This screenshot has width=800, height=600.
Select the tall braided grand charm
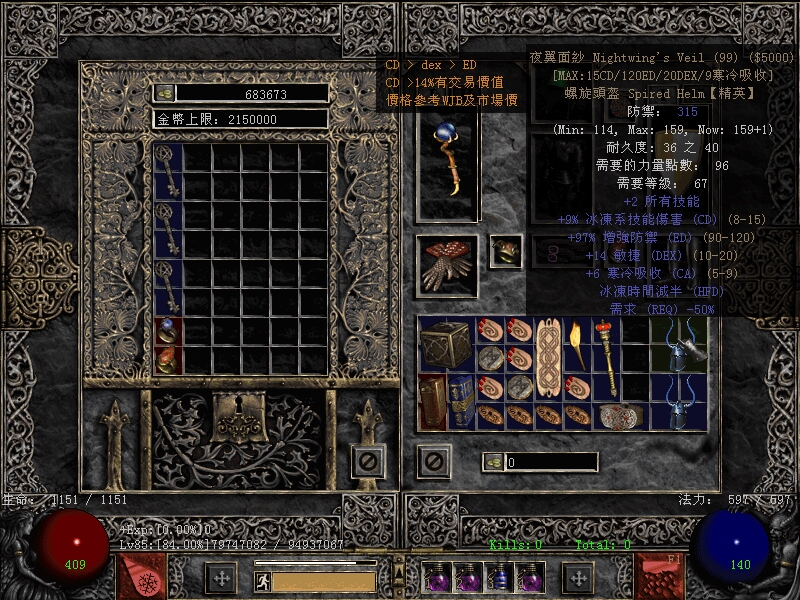(547, 359)
